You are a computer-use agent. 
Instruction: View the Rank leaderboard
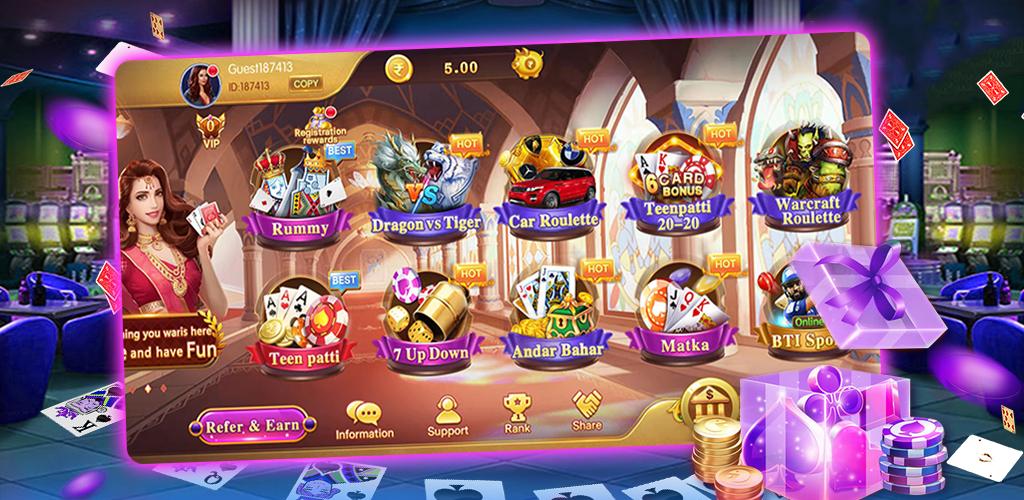pos(517,412)
